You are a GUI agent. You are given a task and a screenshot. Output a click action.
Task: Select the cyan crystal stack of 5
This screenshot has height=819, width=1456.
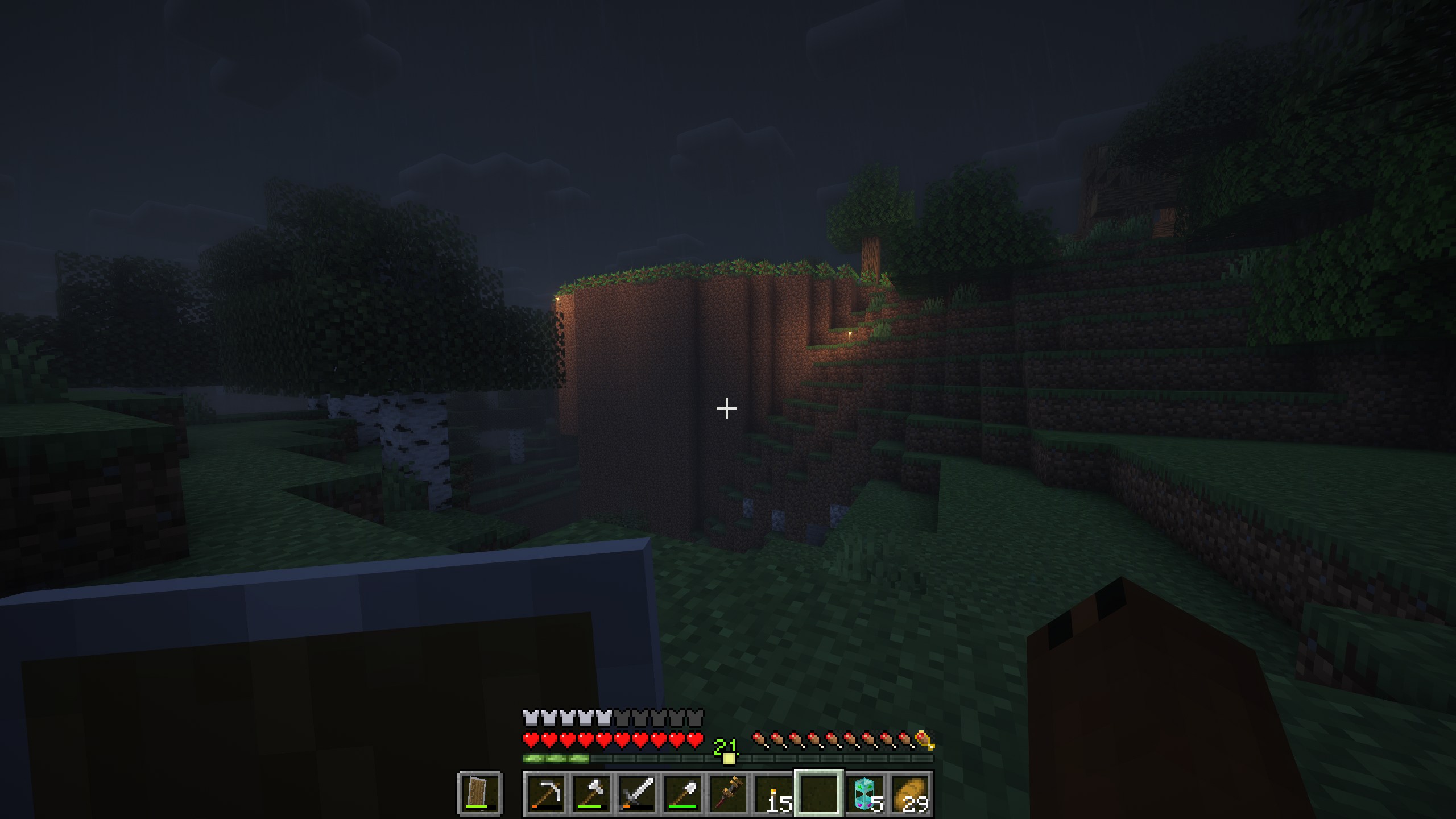864,793
